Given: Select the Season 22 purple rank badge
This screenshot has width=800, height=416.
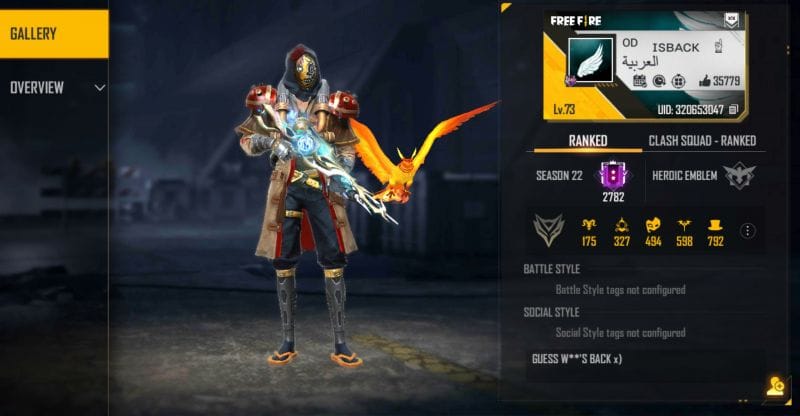Looking at the screenshot, I should point(613,175).
